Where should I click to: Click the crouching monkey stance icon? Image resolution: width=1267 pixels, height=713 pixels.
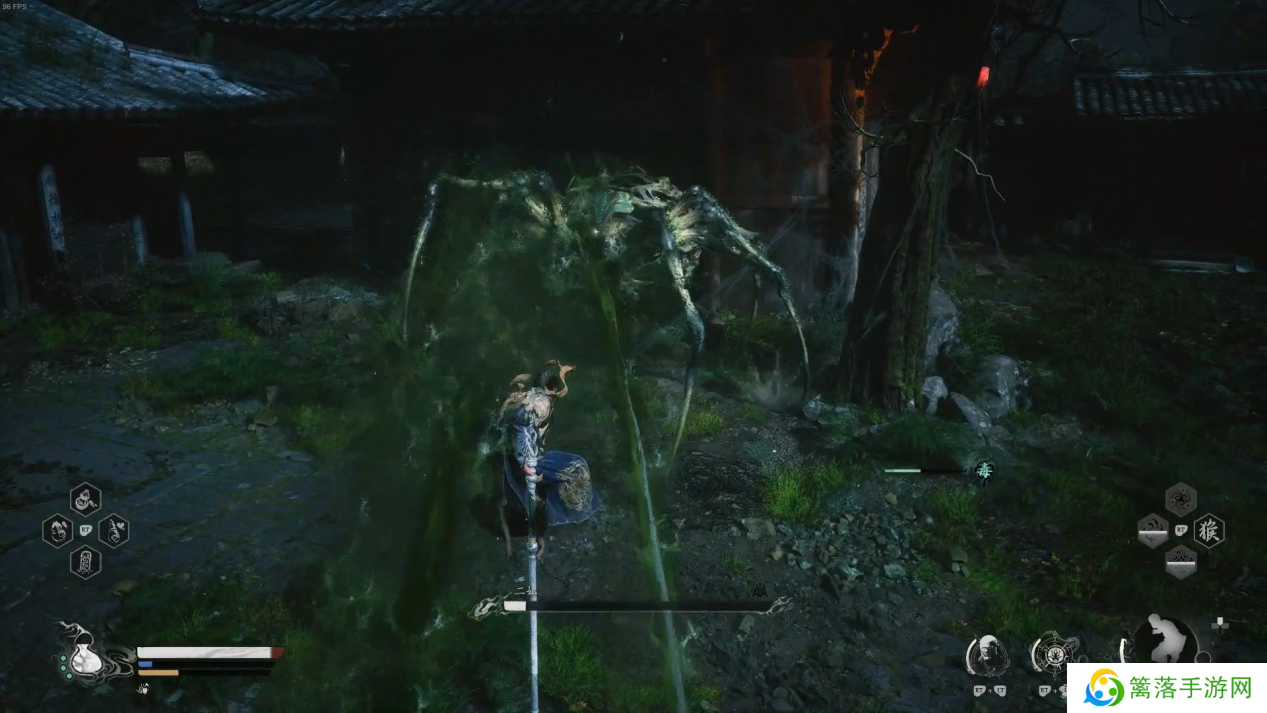1165,640
